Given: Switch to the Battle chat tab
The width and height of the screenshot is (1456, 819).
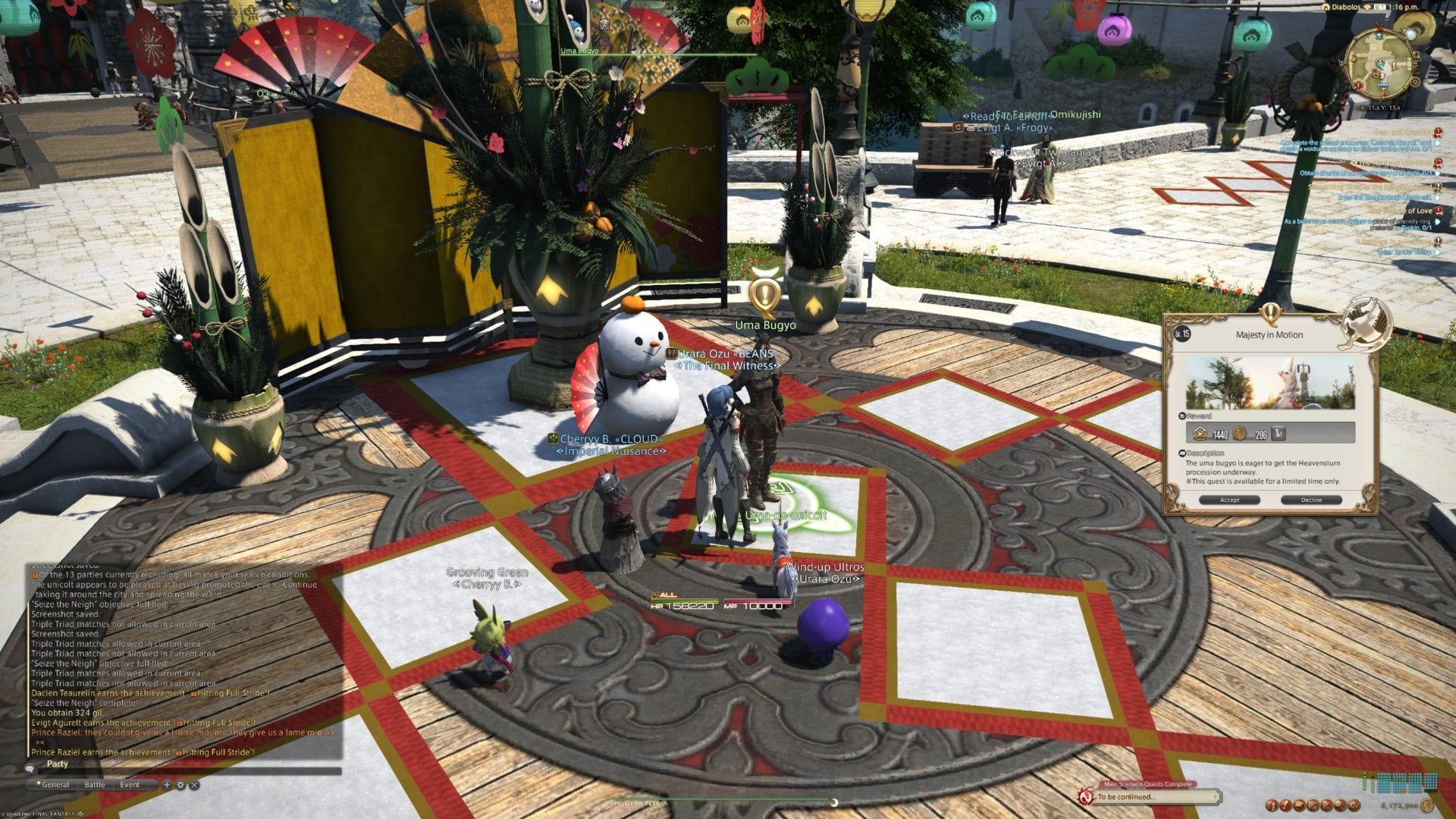Looking at the screenshot, I should pos(95,785).
